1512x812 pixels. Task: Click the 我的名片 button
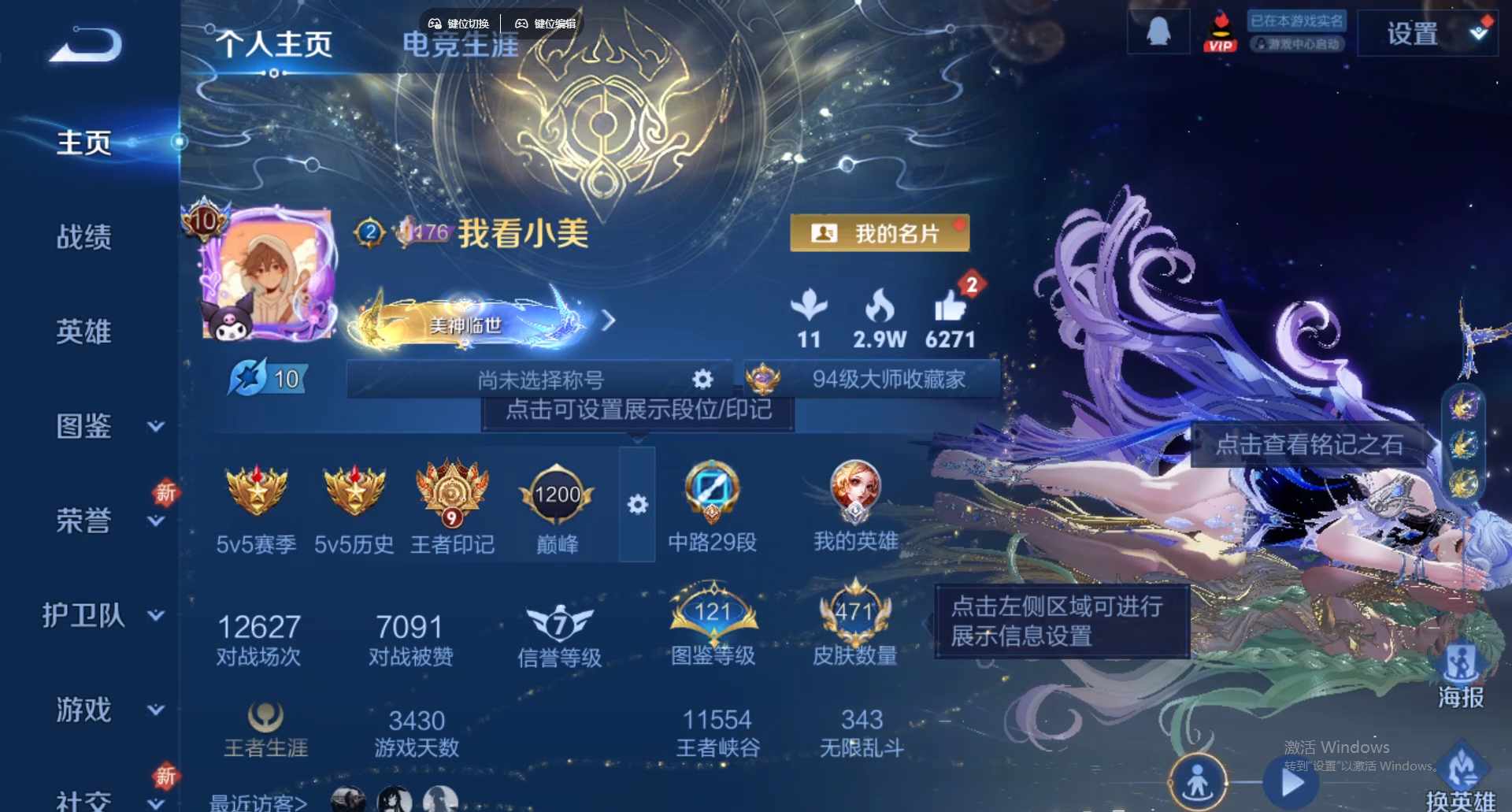880,232
